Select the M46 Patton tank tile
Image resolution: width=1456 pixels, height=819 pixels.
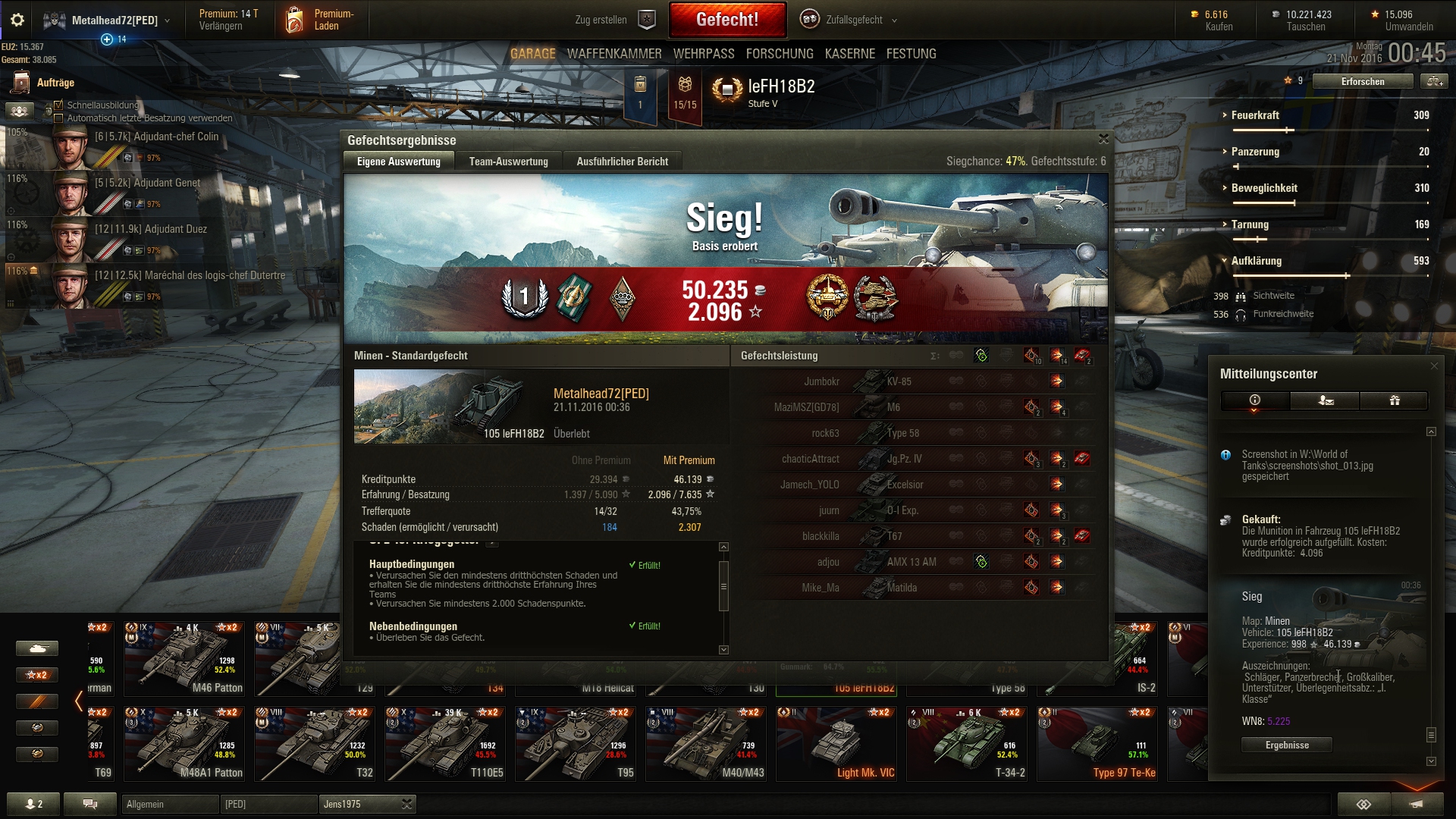click(184, 659)
